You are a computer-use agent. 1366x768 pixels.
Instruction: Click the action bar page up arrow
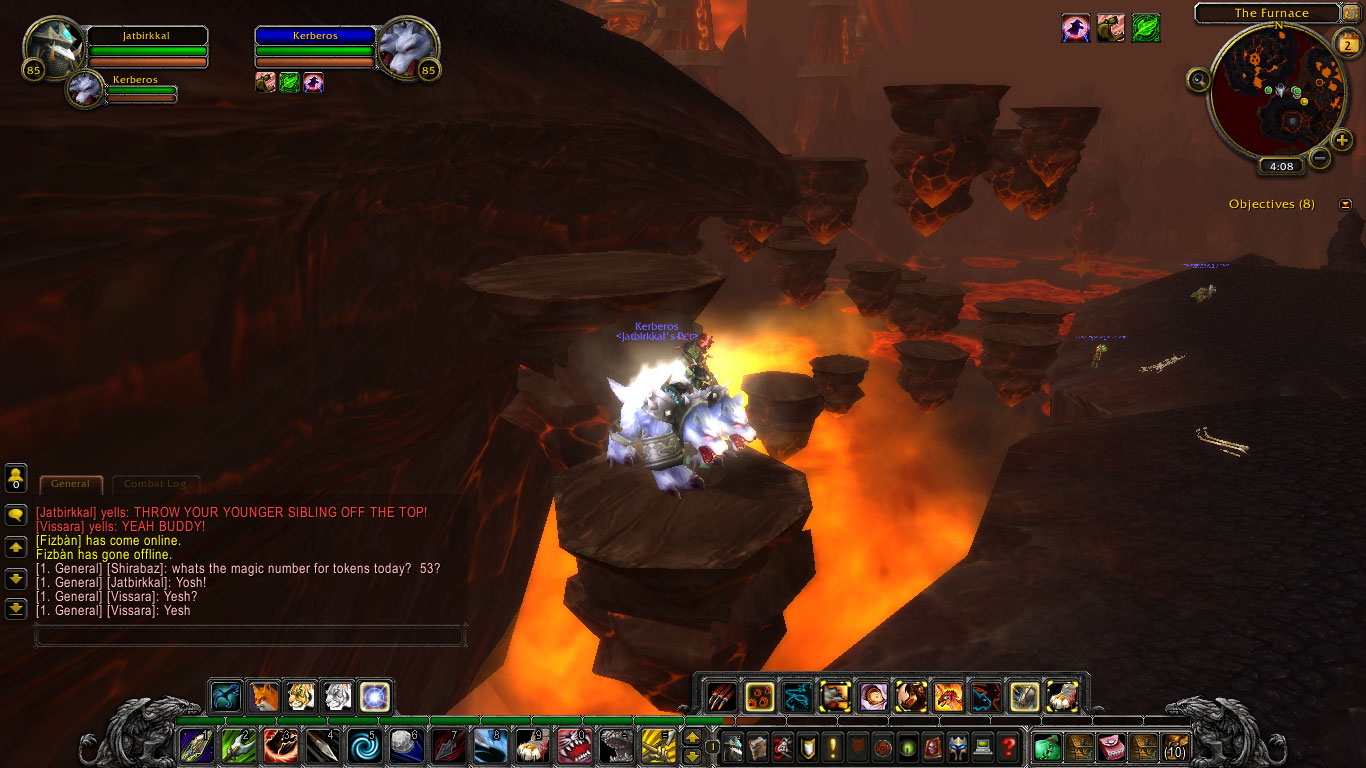691,738
